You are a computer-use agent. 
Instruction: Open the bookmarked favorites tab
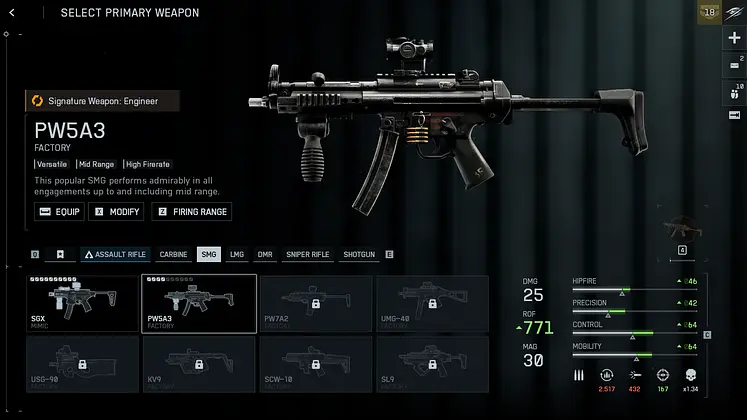pos(60,255)
